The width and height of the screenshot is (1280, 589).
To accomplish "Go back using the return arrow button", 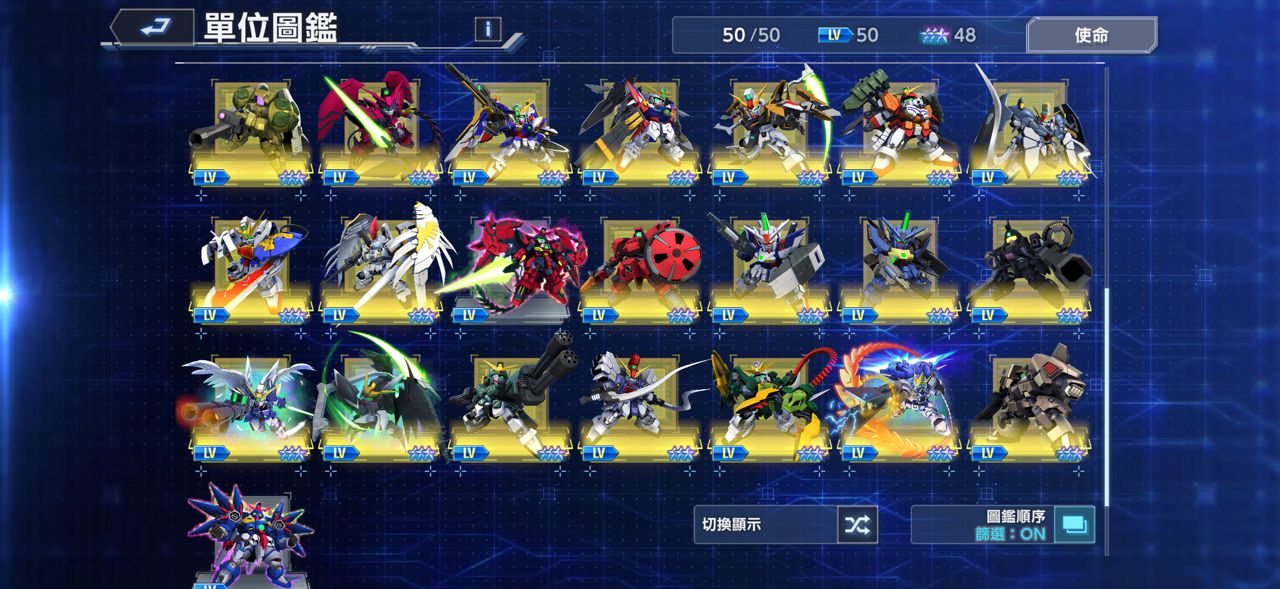I will point(152,28).
